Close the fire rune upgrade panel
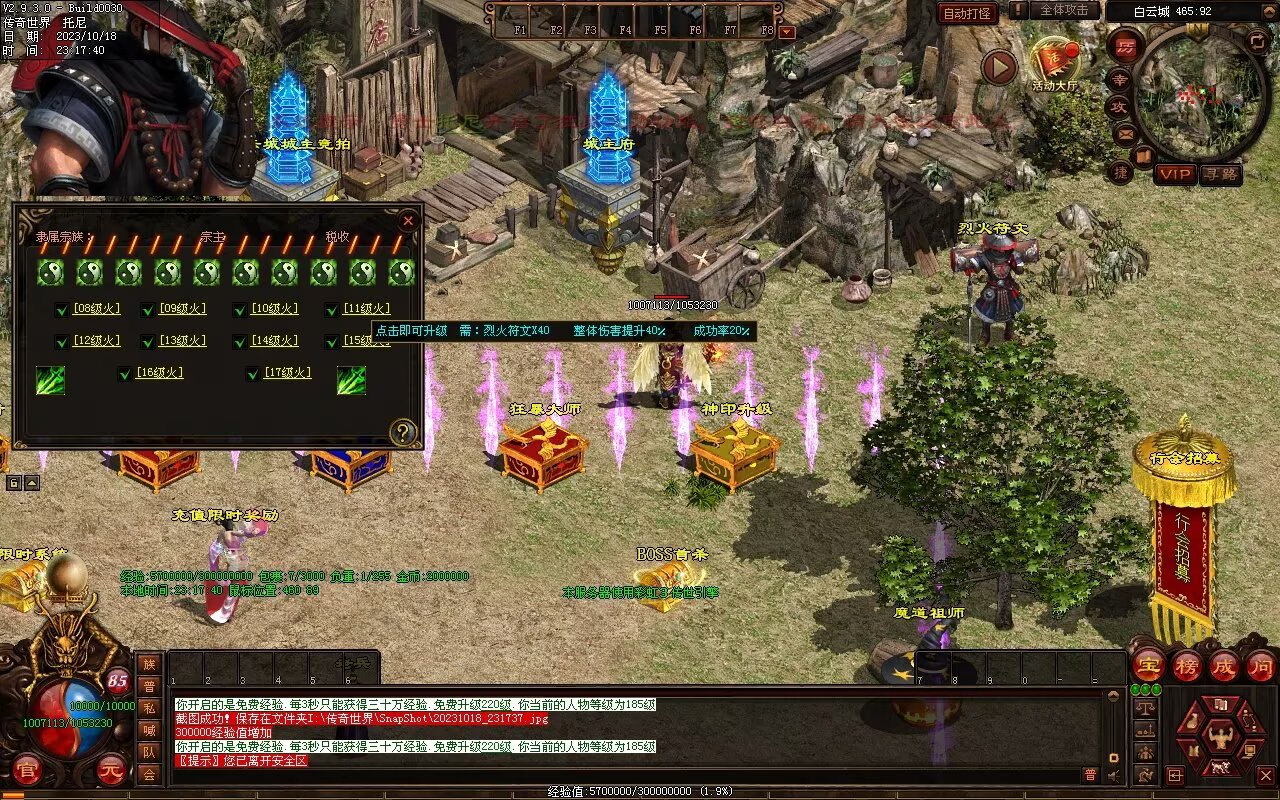The width and height of the screenshot is (1280, 800). click(x=408, y=221)
